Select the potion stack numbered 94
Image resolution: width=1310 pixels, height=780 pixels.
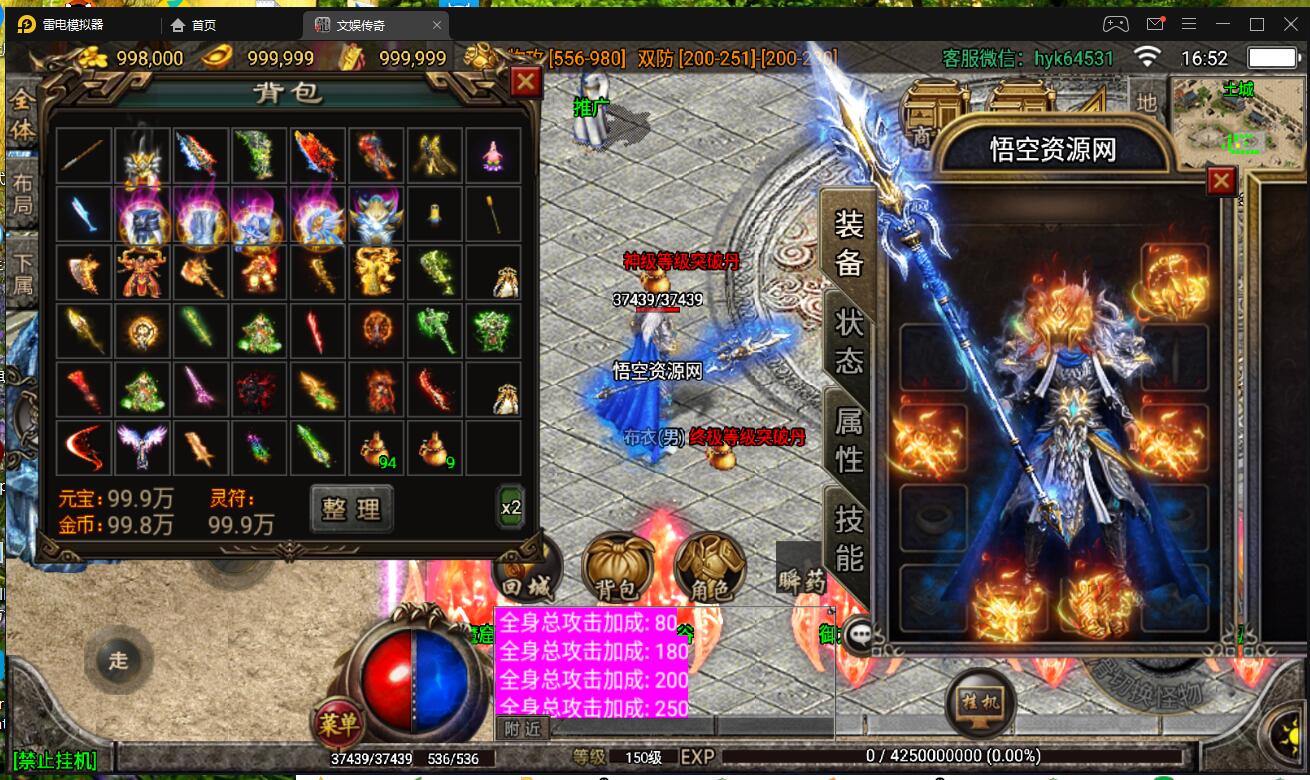pos(376,449)
